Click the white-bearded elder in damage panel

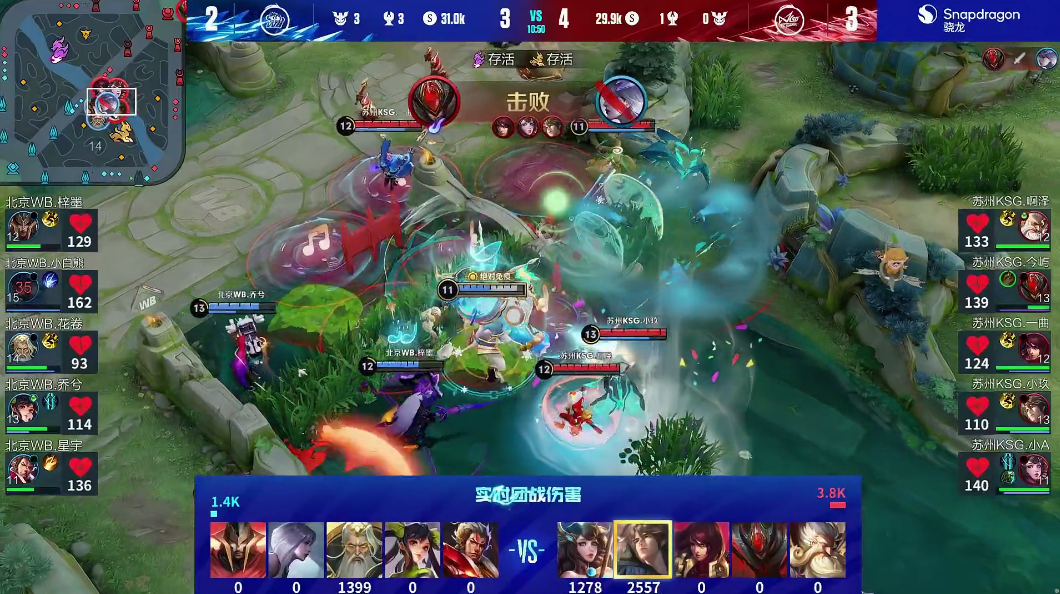coord(354,550)
